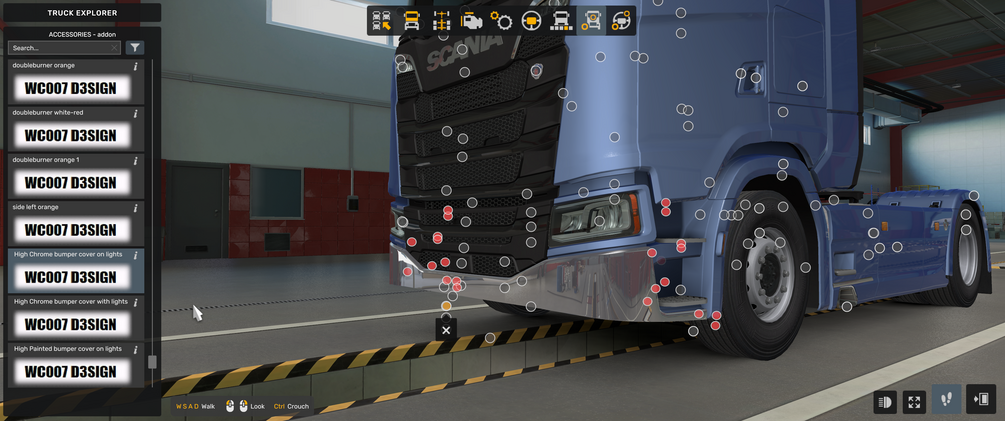Open the accessory filter funnel button
Image resolution: width=1005 pixels, height=421 pixels.
coord(135,48)
